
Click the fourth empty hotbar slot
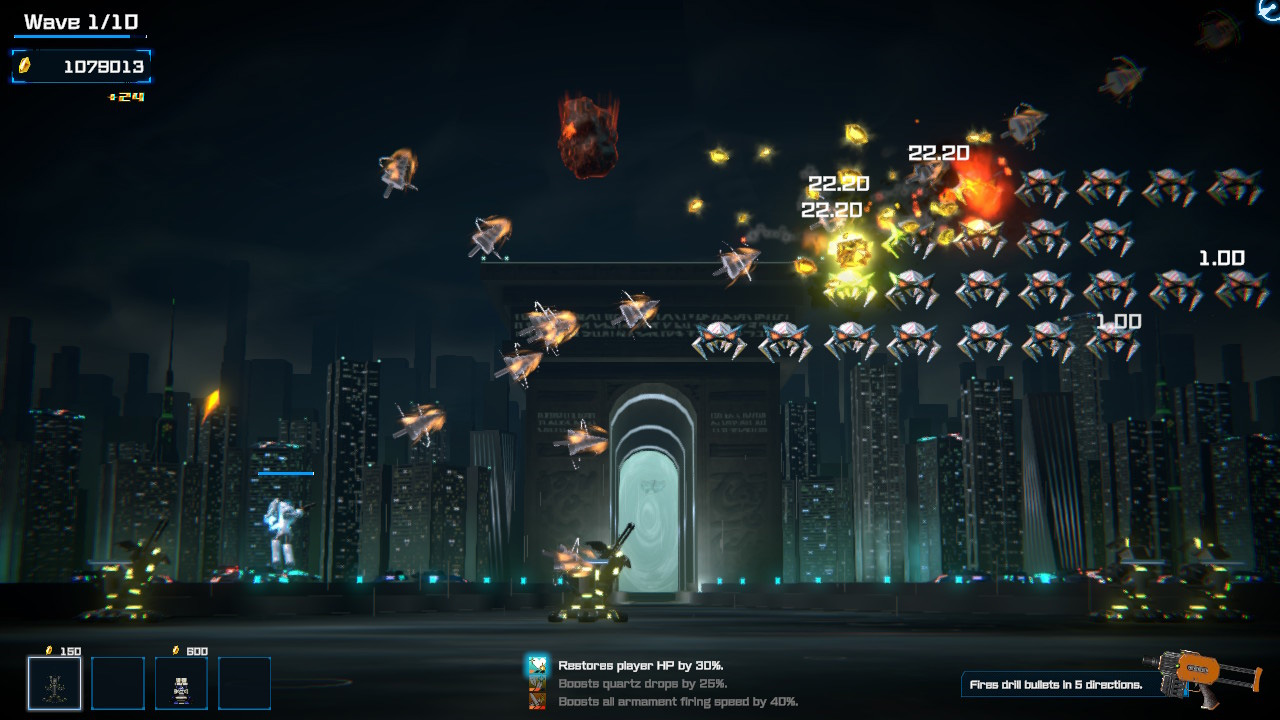[x=246, y=682]
